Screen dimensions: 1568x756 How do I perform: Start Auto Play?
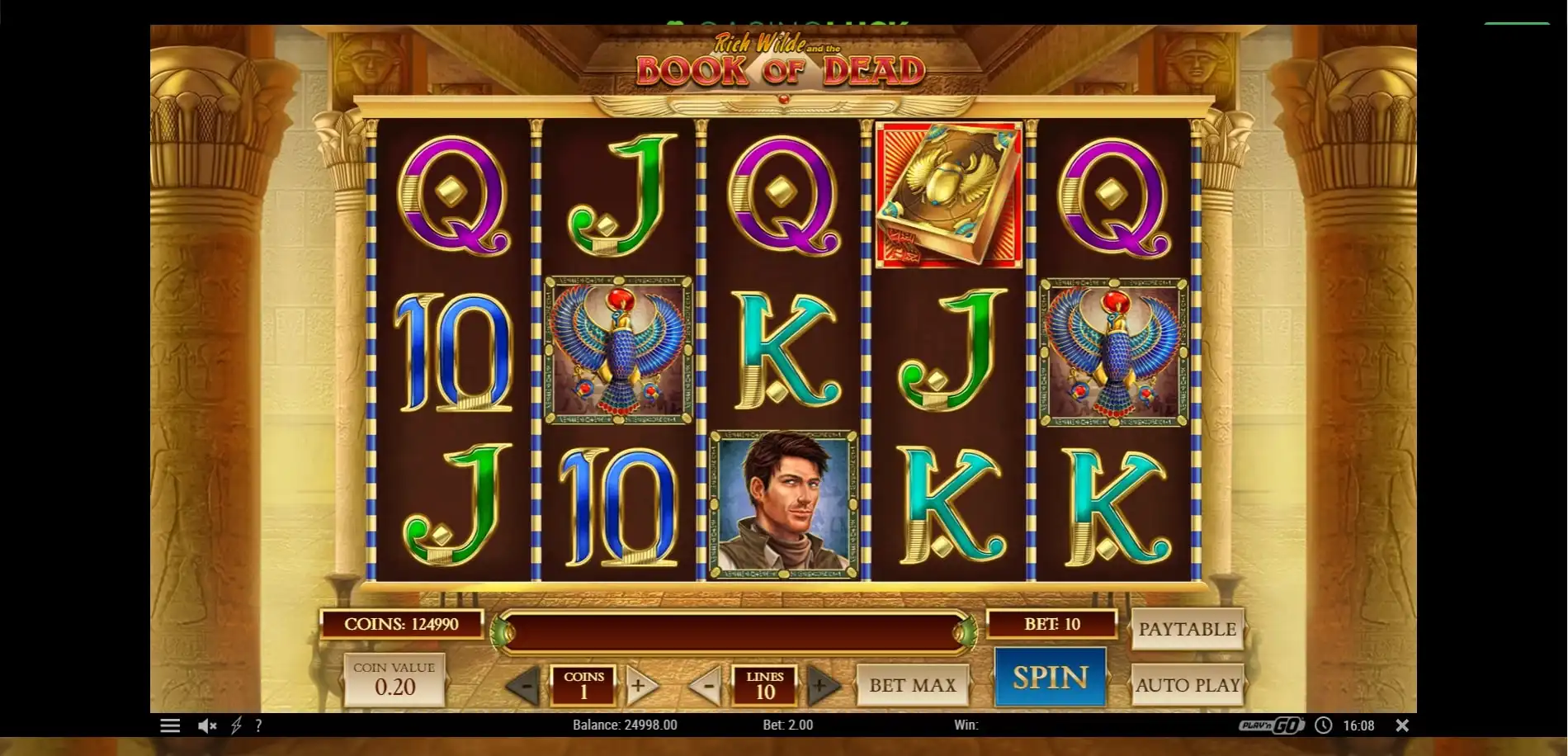click(x=1187, y=685)
